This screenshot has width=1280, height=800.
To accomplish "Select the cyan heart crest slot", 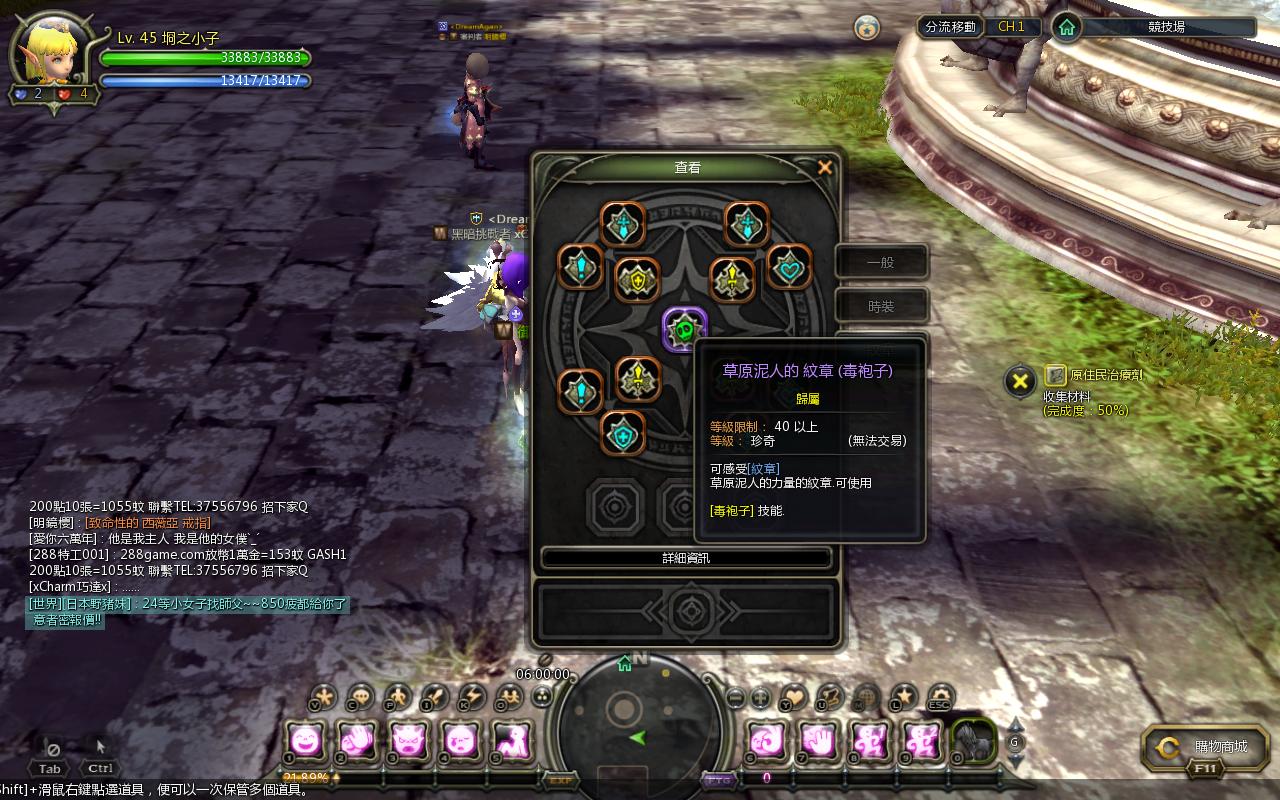I will click(x=788, y=267).
